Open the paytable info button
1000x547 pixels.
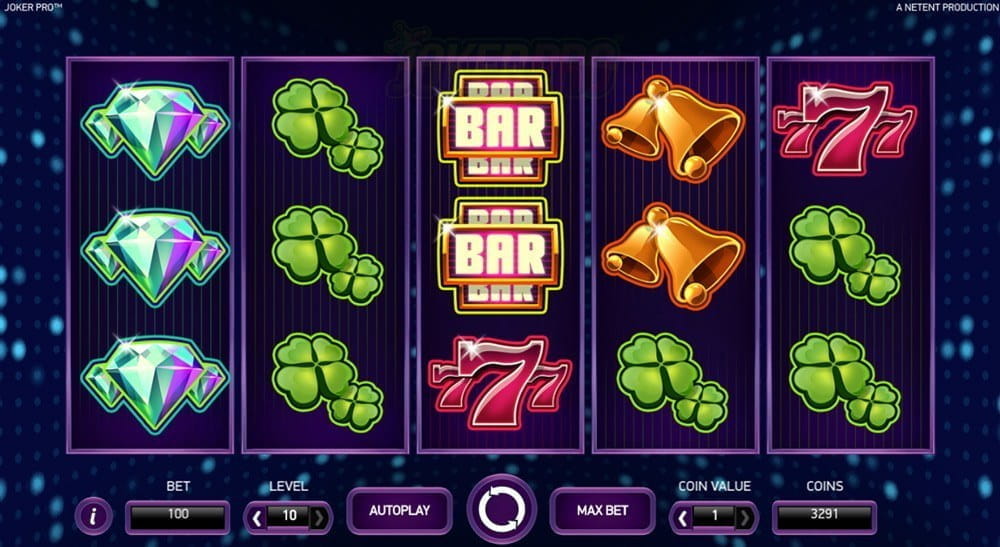[x=94, y=517]
